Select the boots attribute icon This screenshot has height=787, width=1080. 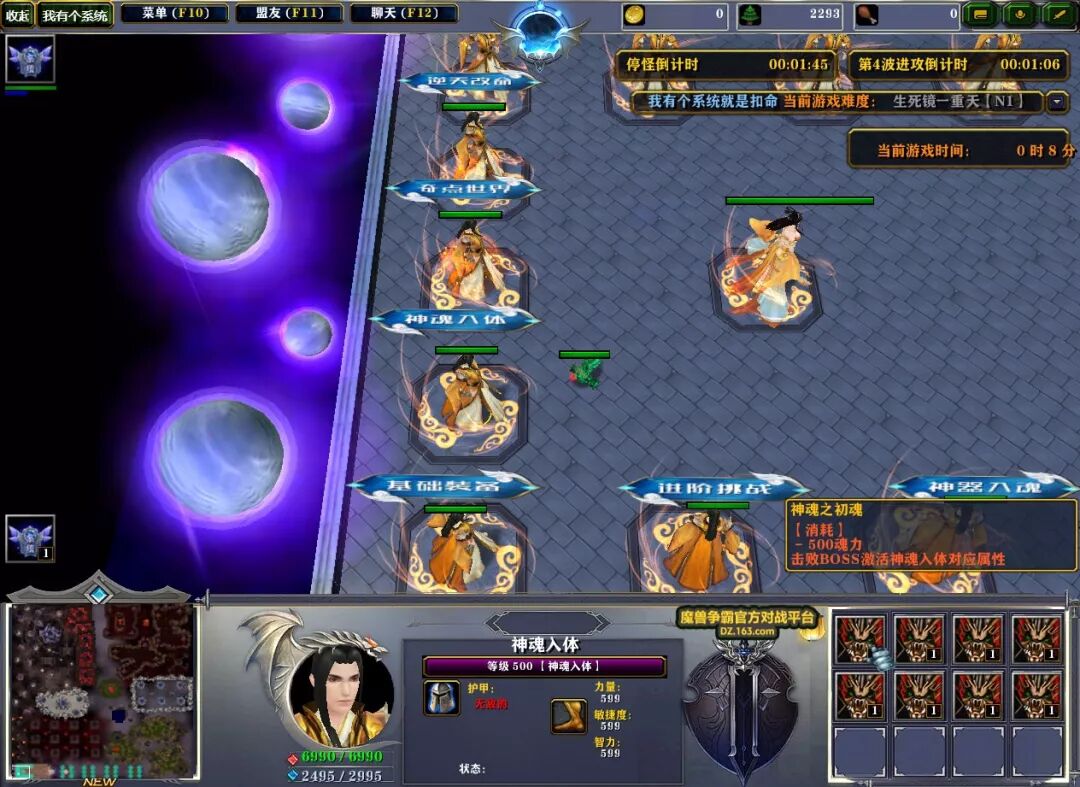[x=568, y=715]
